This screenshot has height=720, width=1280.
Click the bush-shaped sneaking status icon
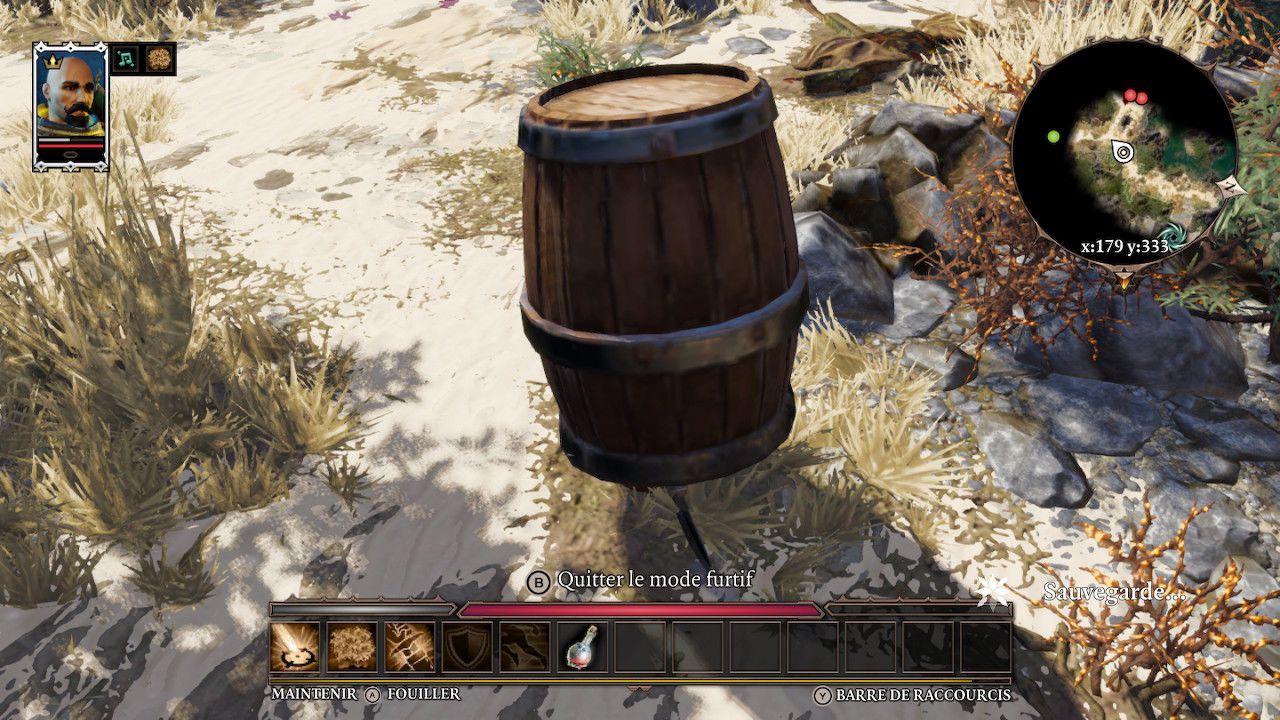pyautogui.click(x=160, y=59)
